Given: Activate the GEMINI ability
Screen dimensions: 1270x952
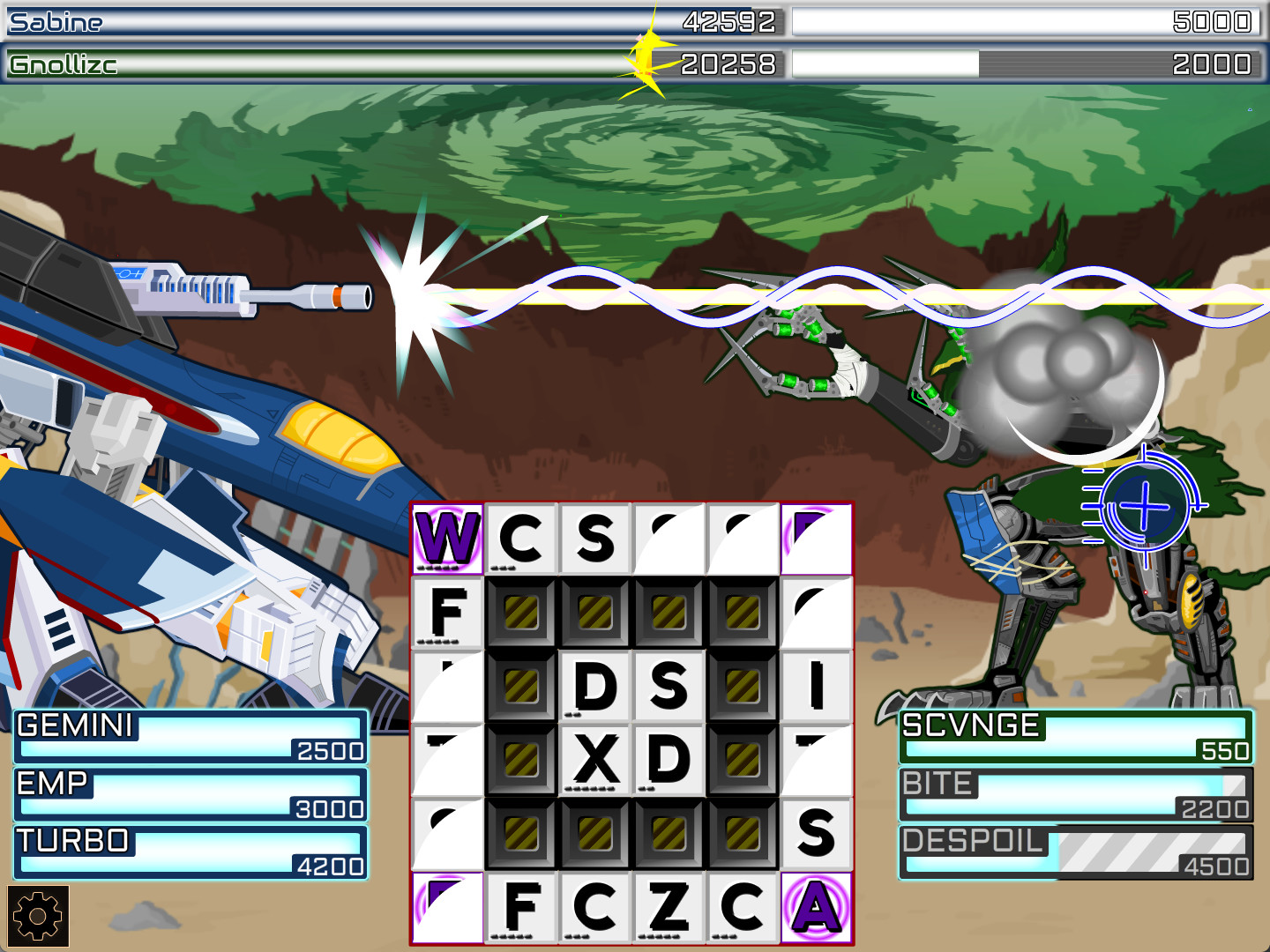Looking at the screenshot, I should tap(190, 737).
